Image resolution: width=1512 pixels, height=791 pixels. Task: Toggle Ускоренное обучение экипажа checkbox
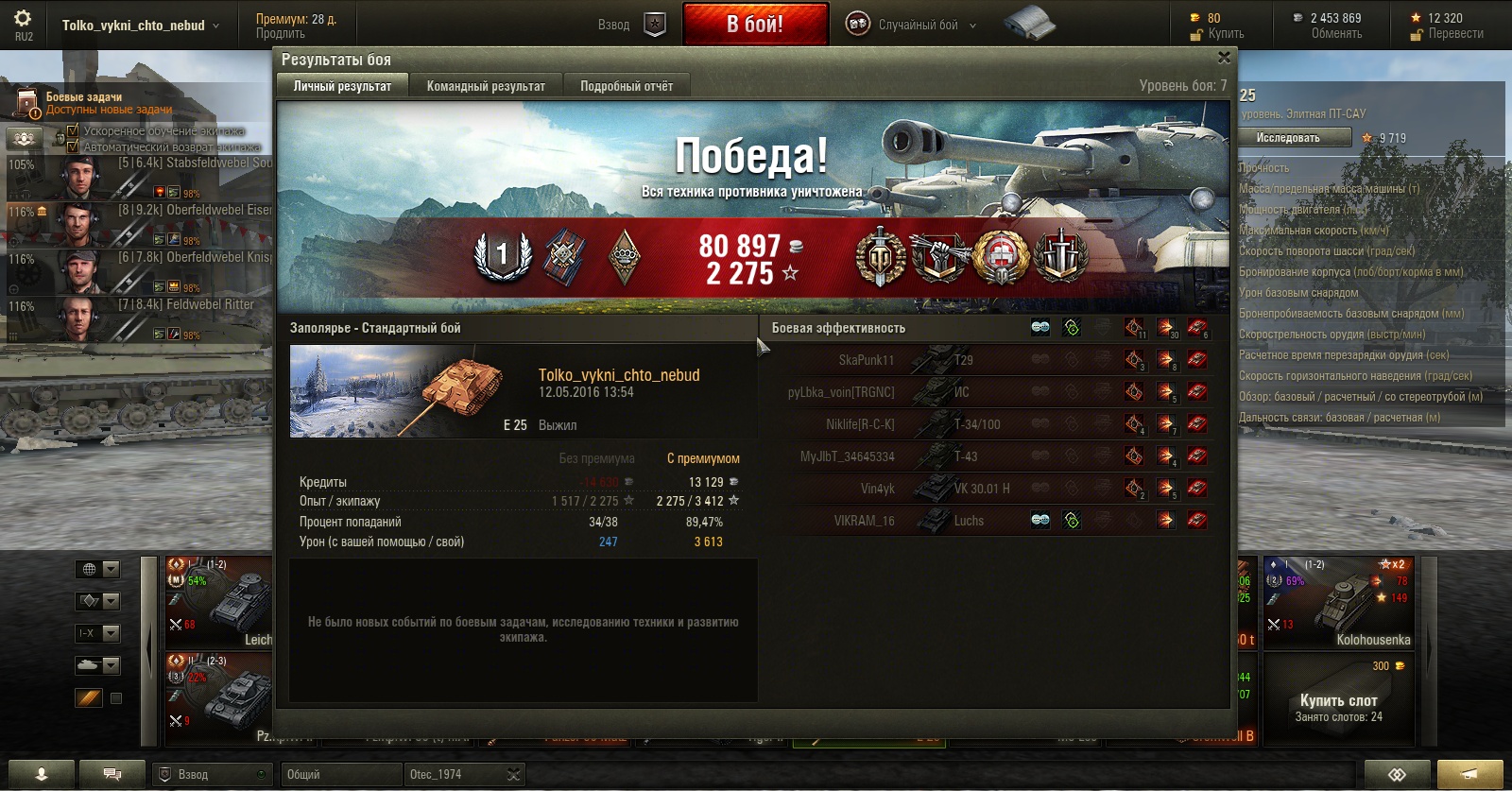click(73, 130)
